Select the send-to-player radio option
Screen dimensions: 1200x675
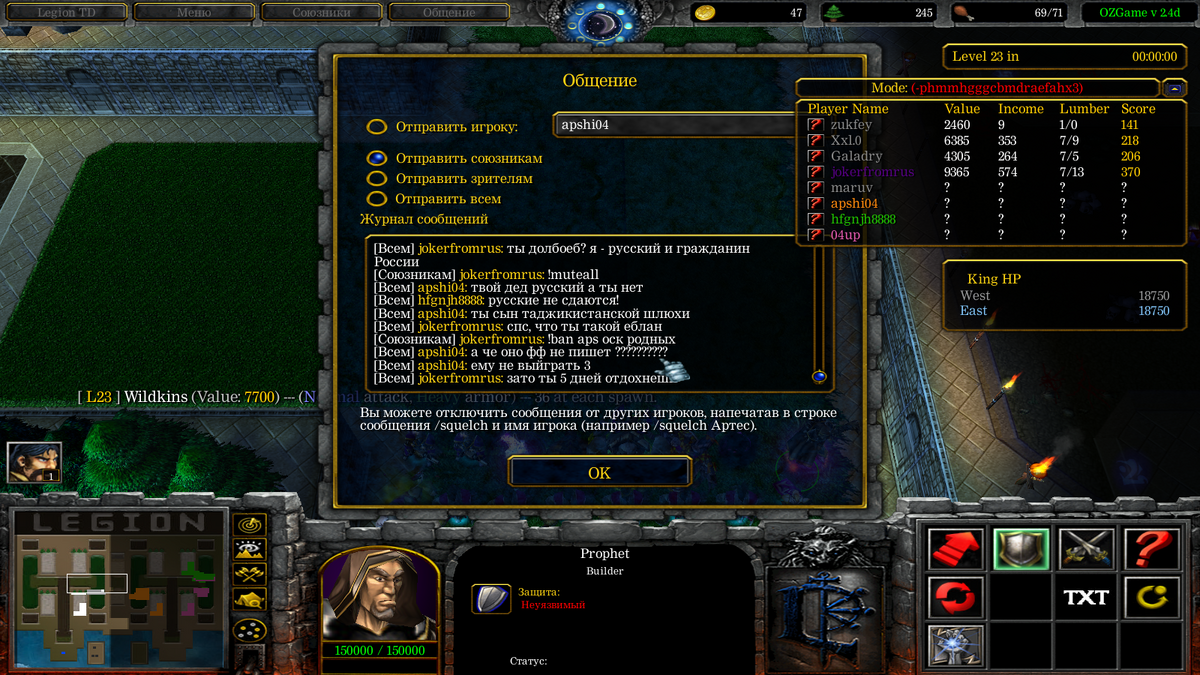point(377,127)
